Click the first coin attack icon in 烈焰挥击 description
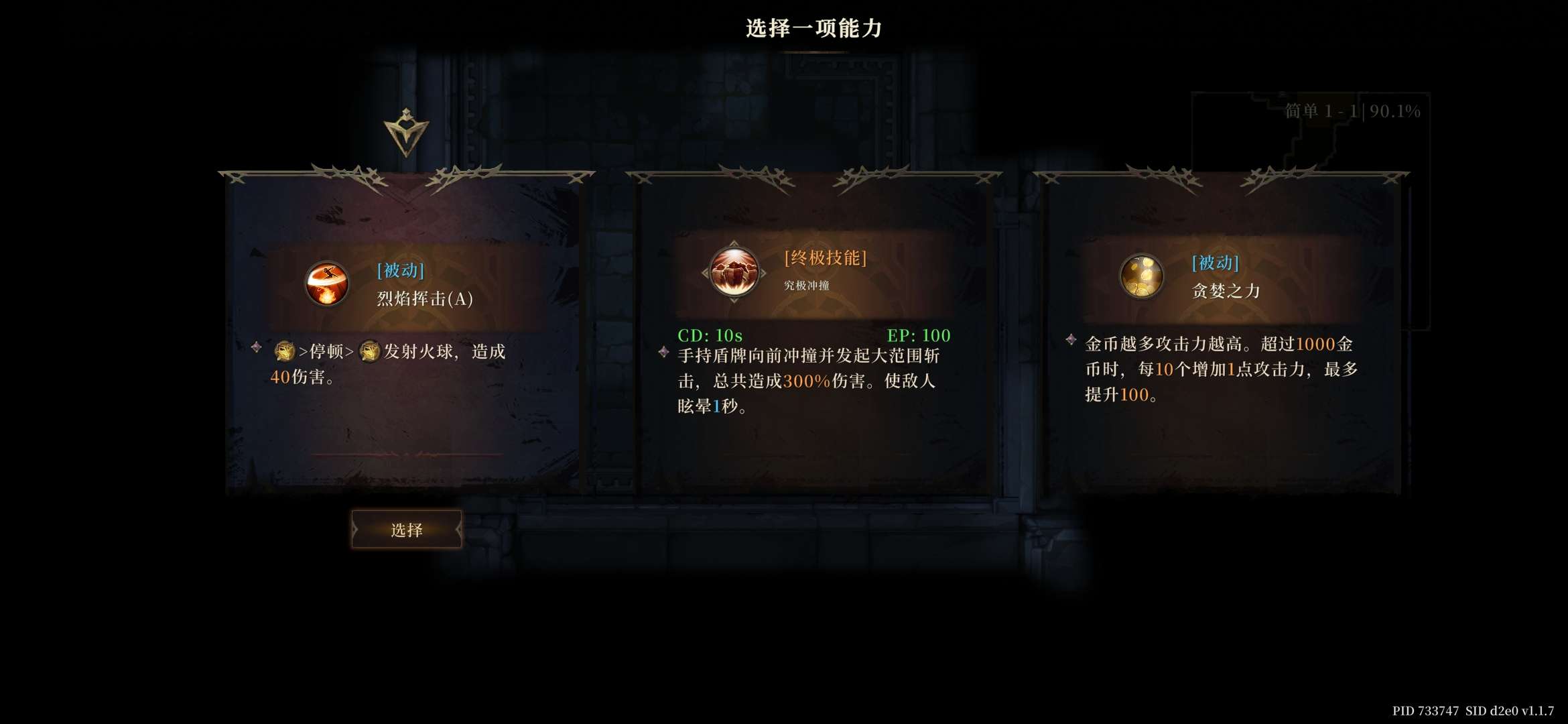 tap(284, 351)
